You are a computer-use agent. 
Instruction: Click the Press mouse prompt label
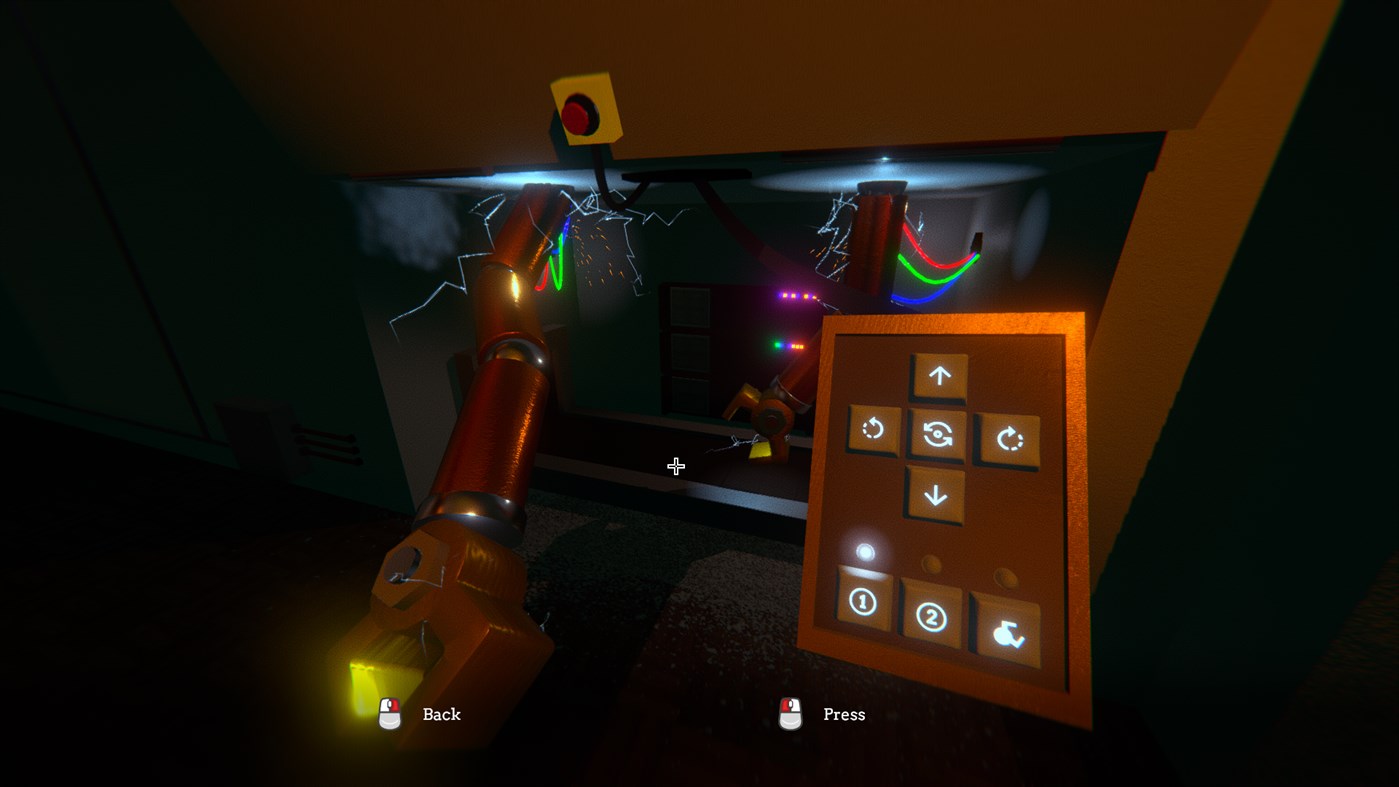[843, 713]
